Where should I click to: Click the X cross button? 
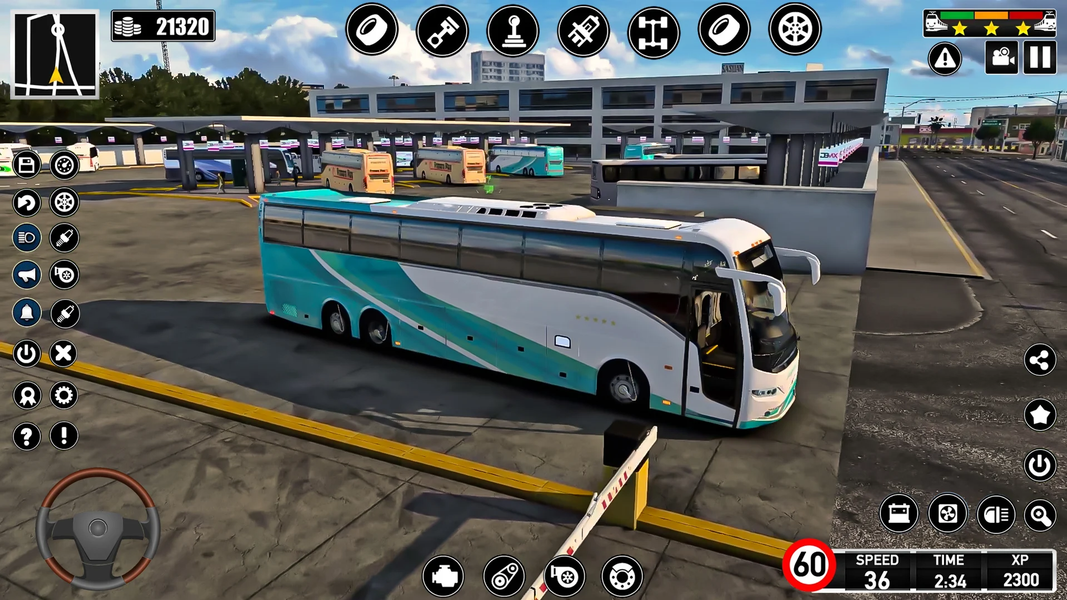click(63, 352)
